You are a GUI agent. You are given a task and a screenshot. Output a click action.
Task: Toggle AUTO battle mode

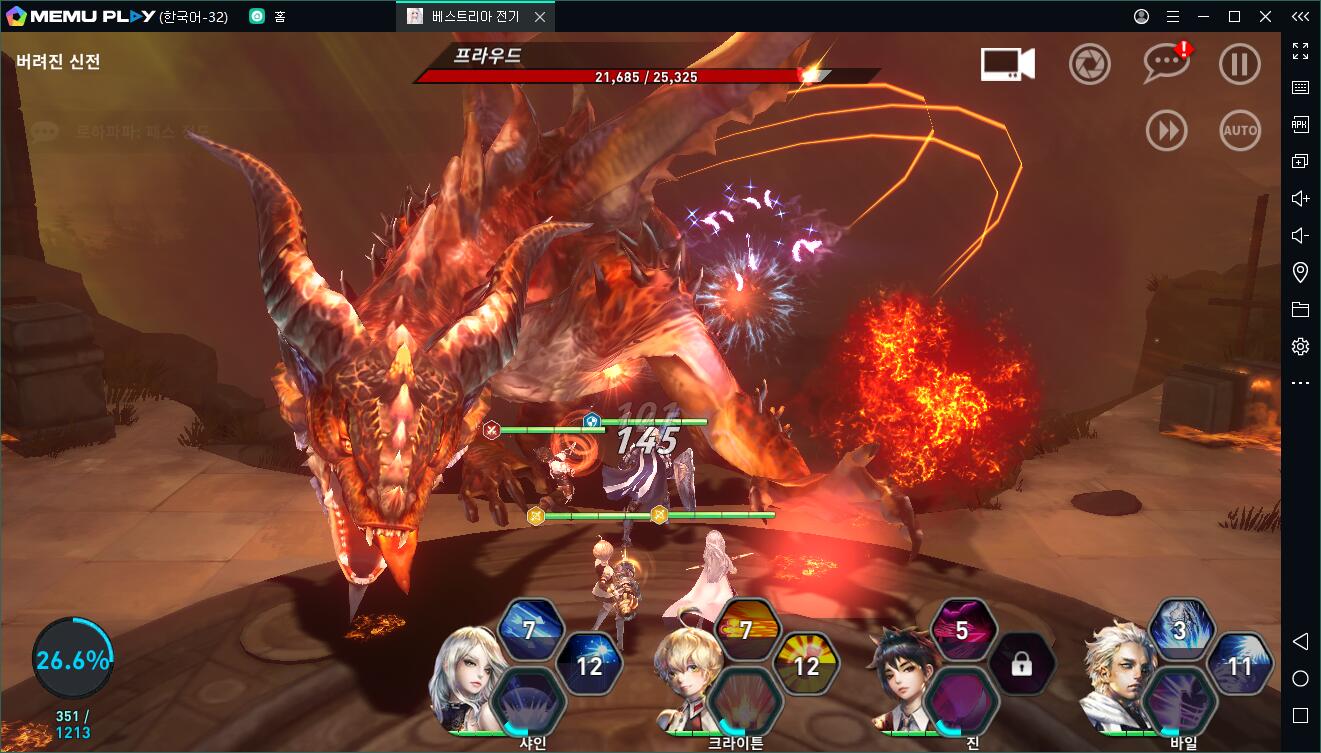point(1239,131)
